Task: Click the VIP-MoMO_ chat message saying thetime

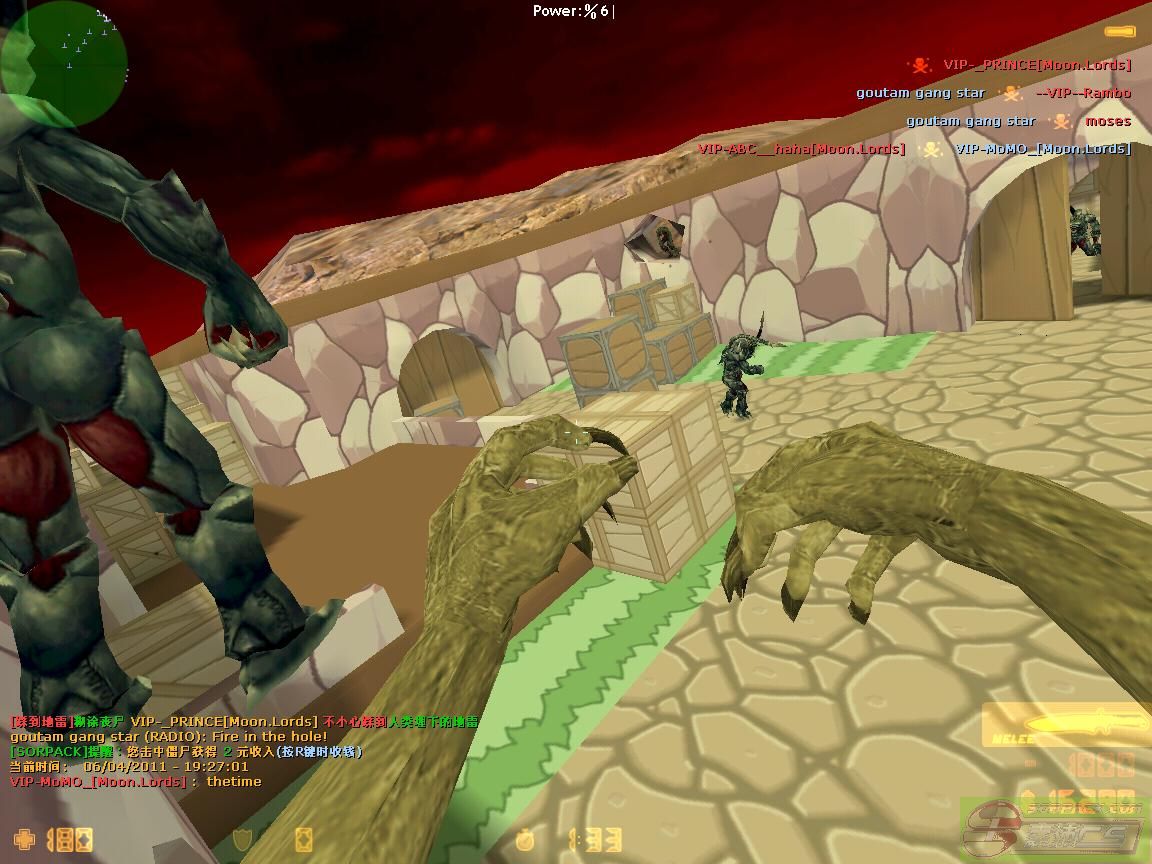Action: coord(135,781)
